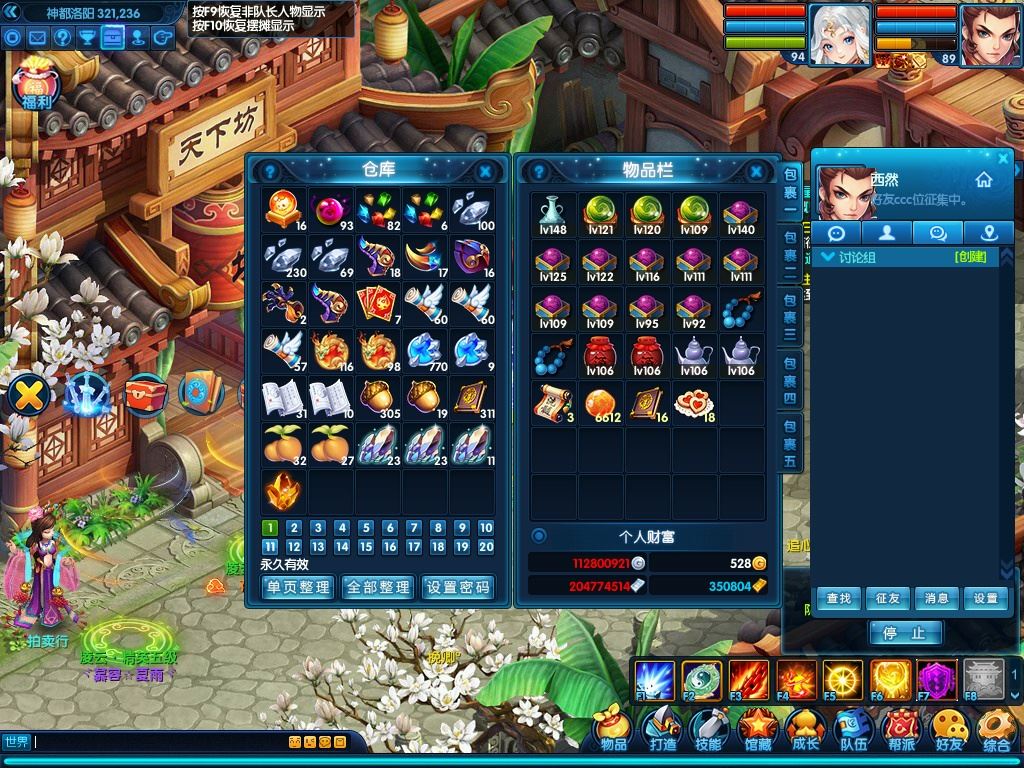The height and width of the screenshot is (768, 1024).
Task: Click the 停止 stop button
Action: point(906,633)
